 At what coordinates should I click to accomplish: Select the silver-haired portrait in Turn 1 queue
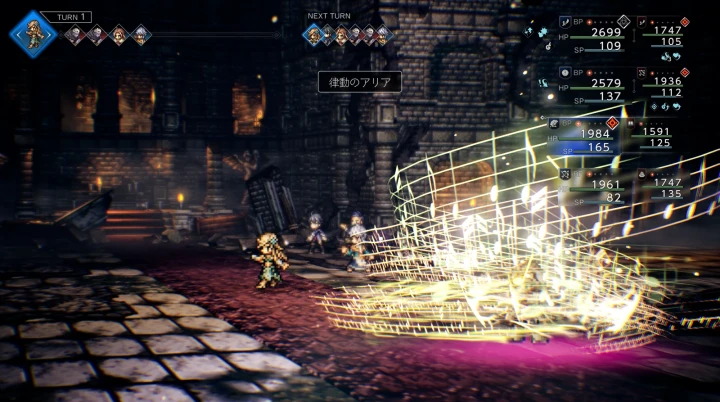click(141, 35)
